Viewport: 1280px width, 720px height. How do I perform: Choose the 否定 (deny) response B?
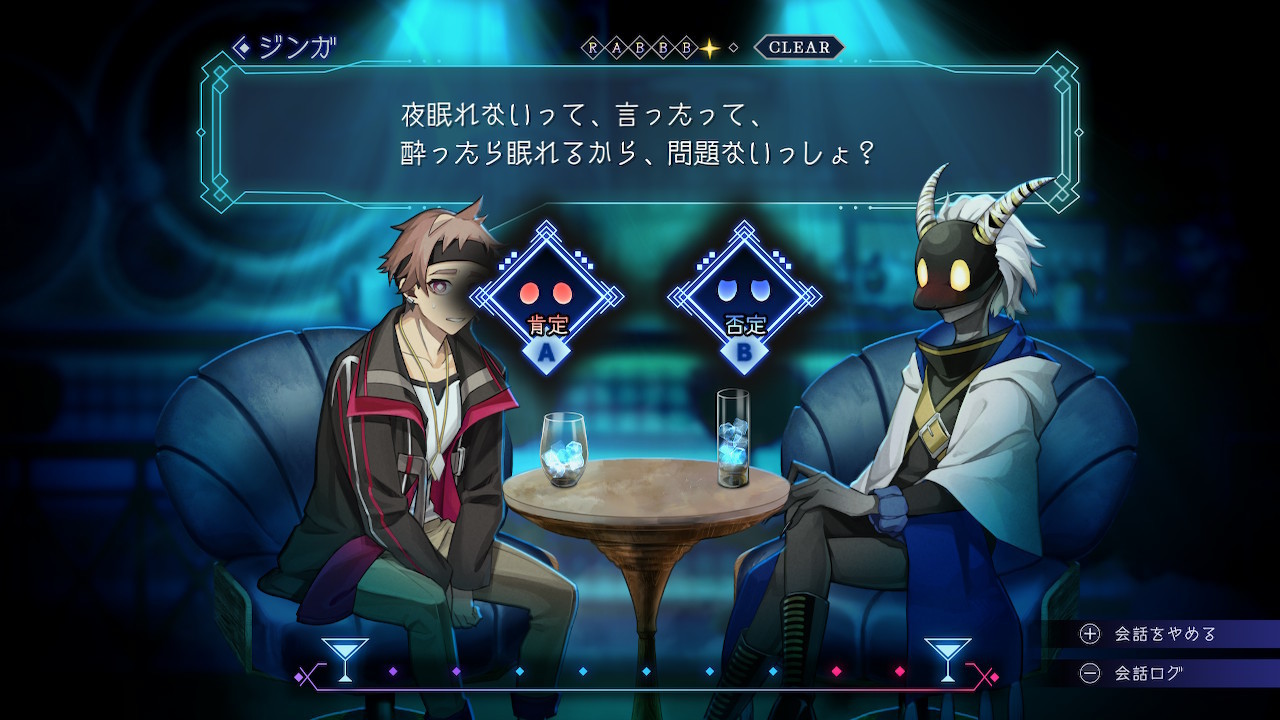(x=744, y=299)
